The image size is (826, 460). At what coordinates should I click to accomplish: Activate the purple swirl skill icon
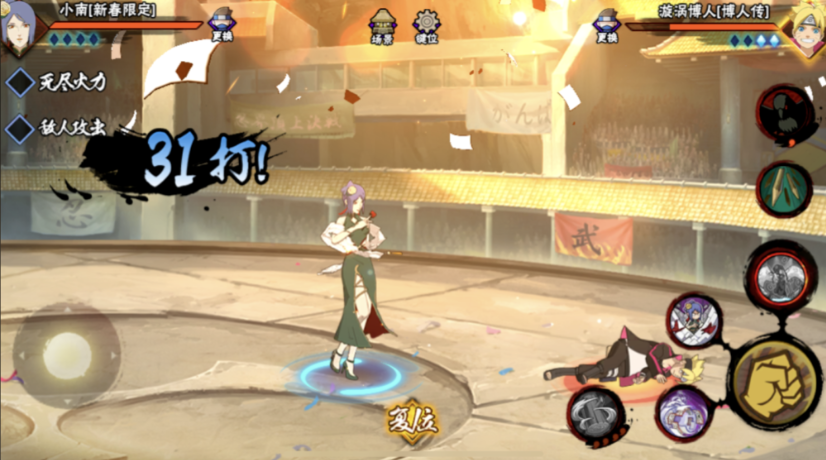click(684, 415)
